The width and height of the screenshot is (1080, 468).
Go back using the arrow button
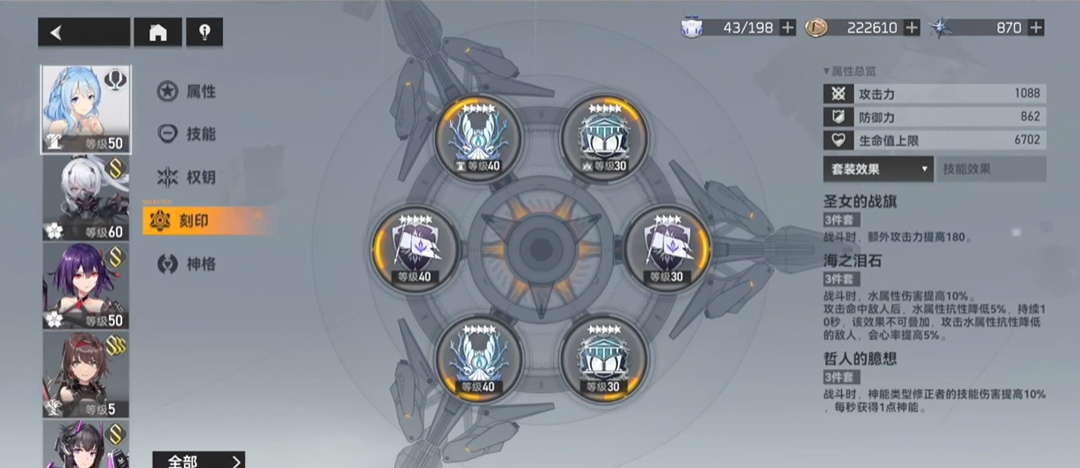84,32
